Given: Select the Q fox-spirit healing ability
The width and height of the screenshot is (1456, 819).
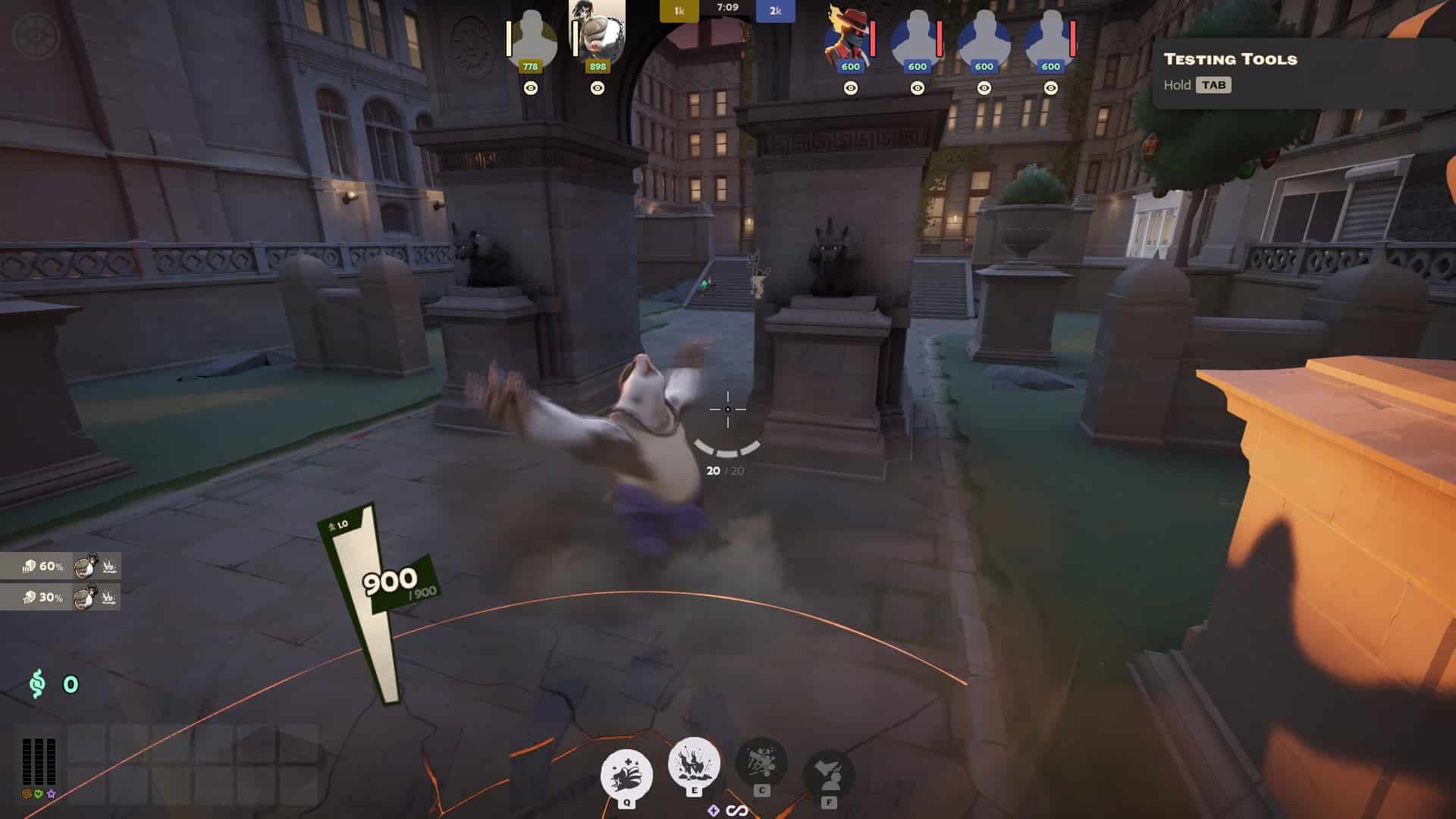Looking at the screenshot, I should [x=626, y=771].
